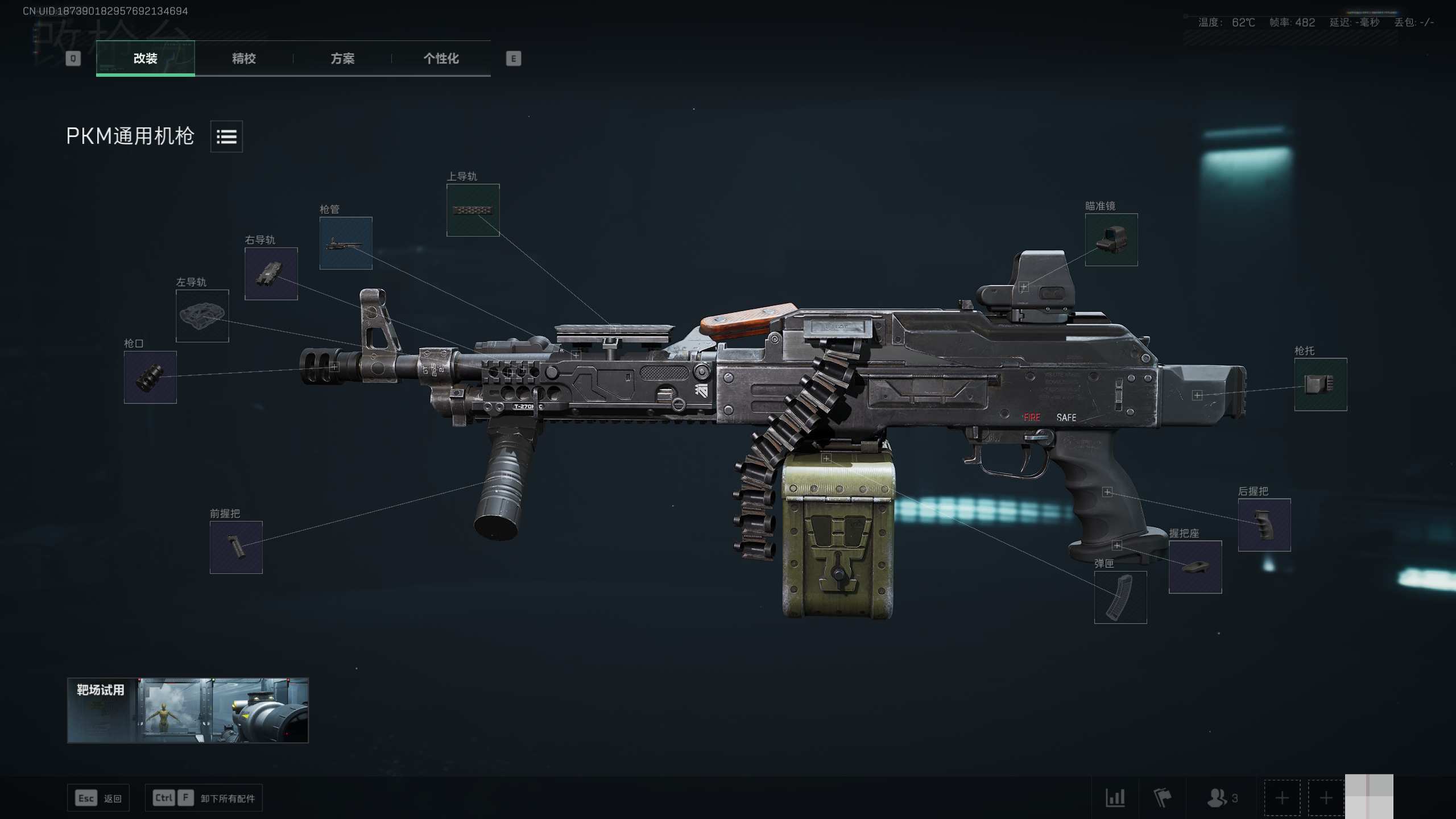Start the 靶场试用 firing range trial

pos(188,710)
